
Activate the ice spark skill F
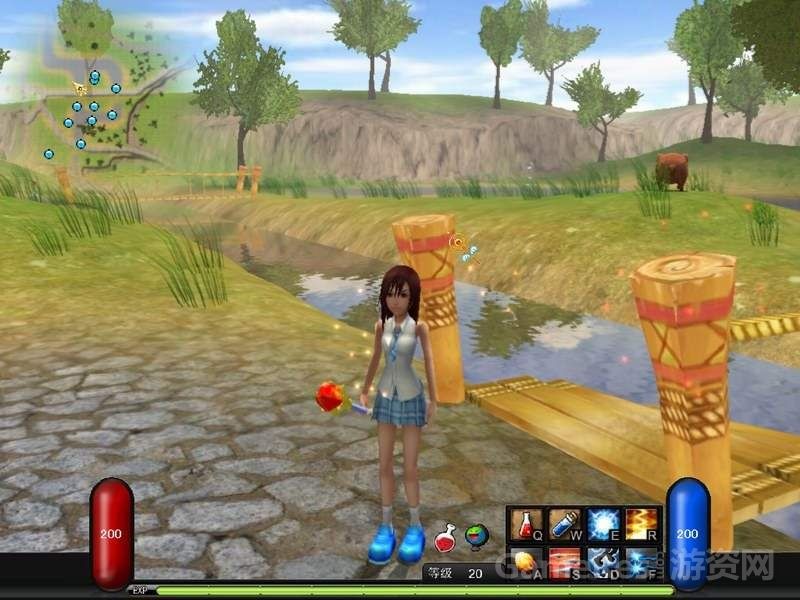(641, 562)
